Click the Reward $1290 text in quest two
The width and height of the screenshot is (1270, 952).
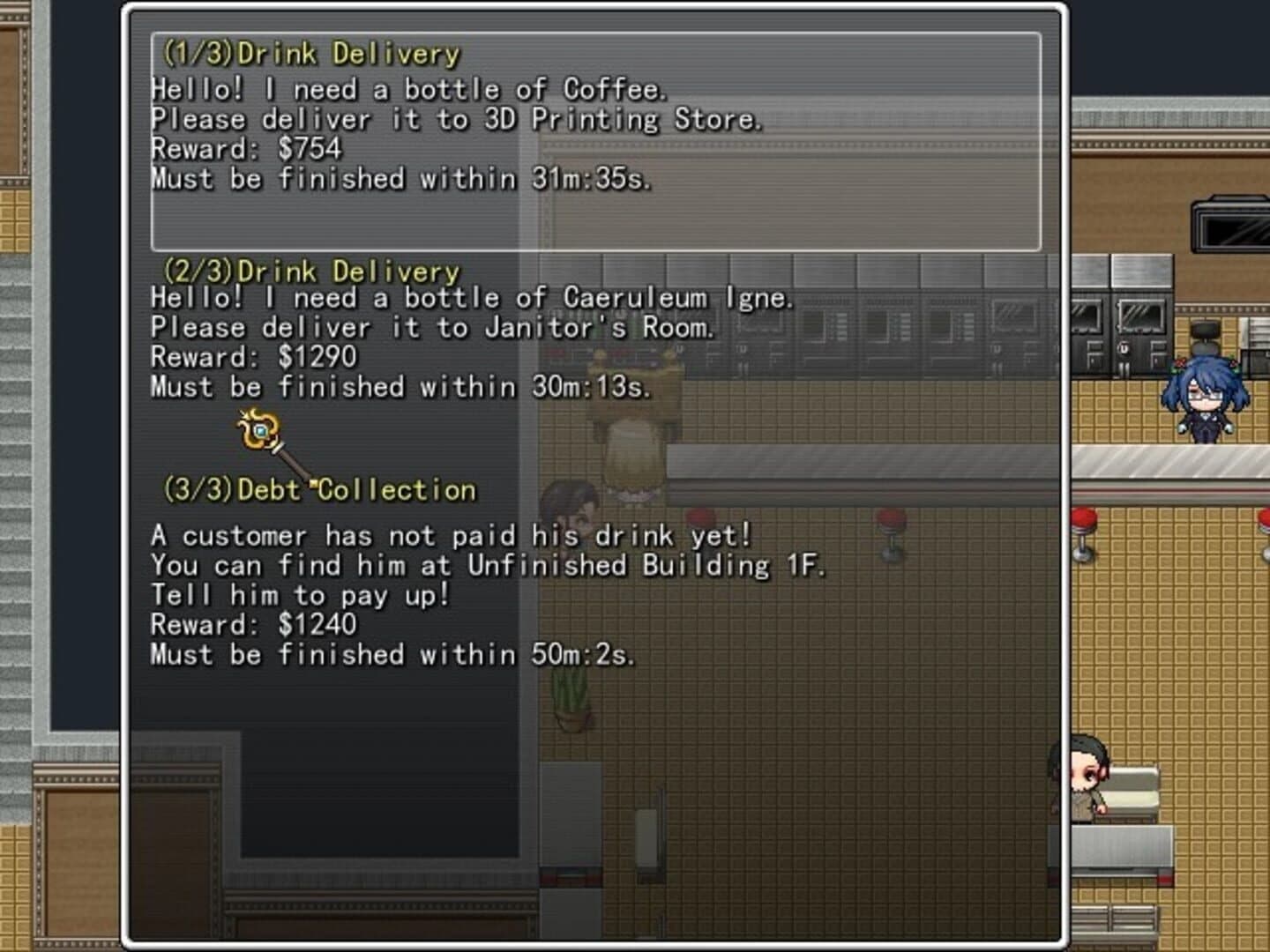pos(254,357)
